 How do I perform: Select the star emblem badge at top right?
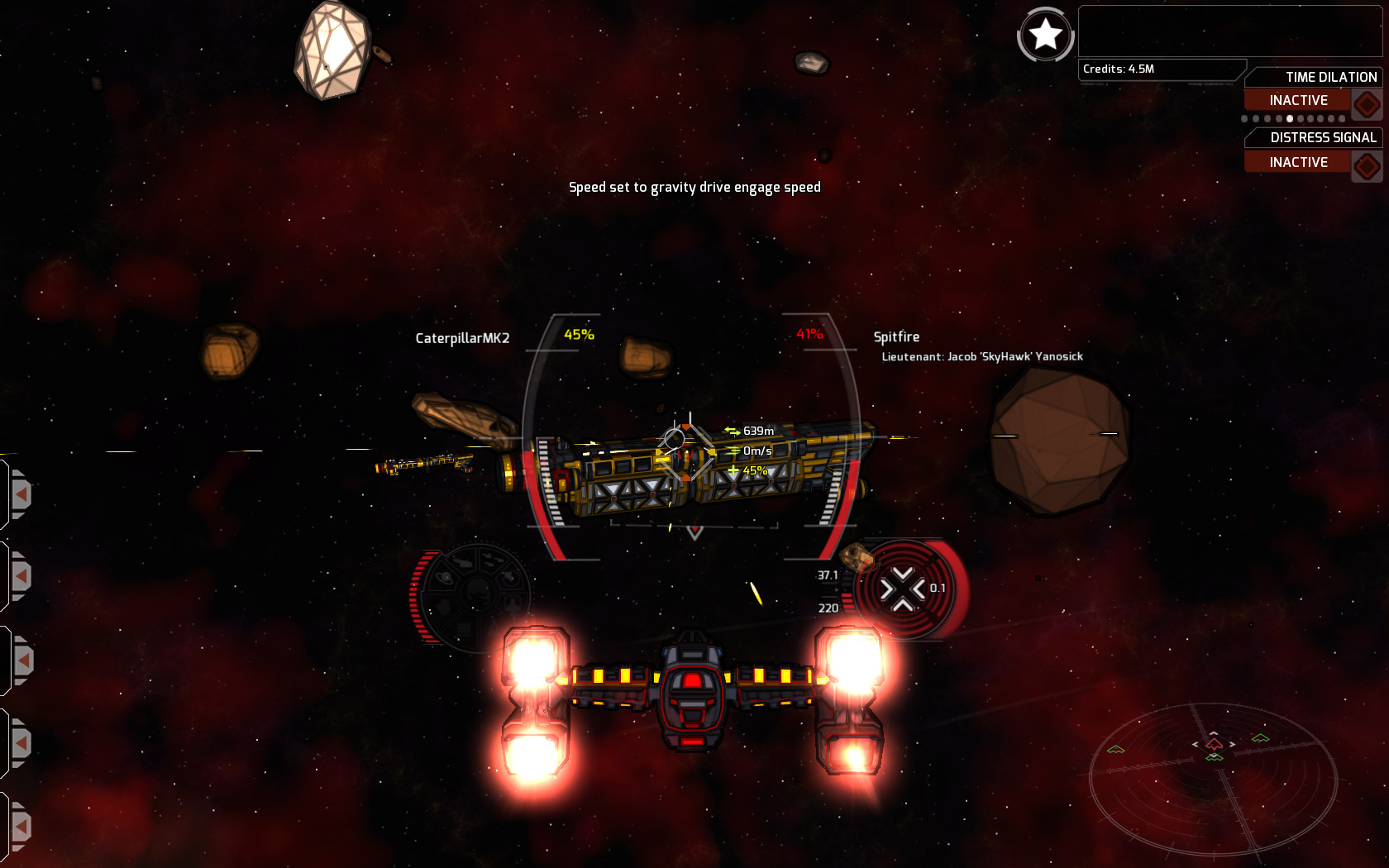click(1045, 36)
